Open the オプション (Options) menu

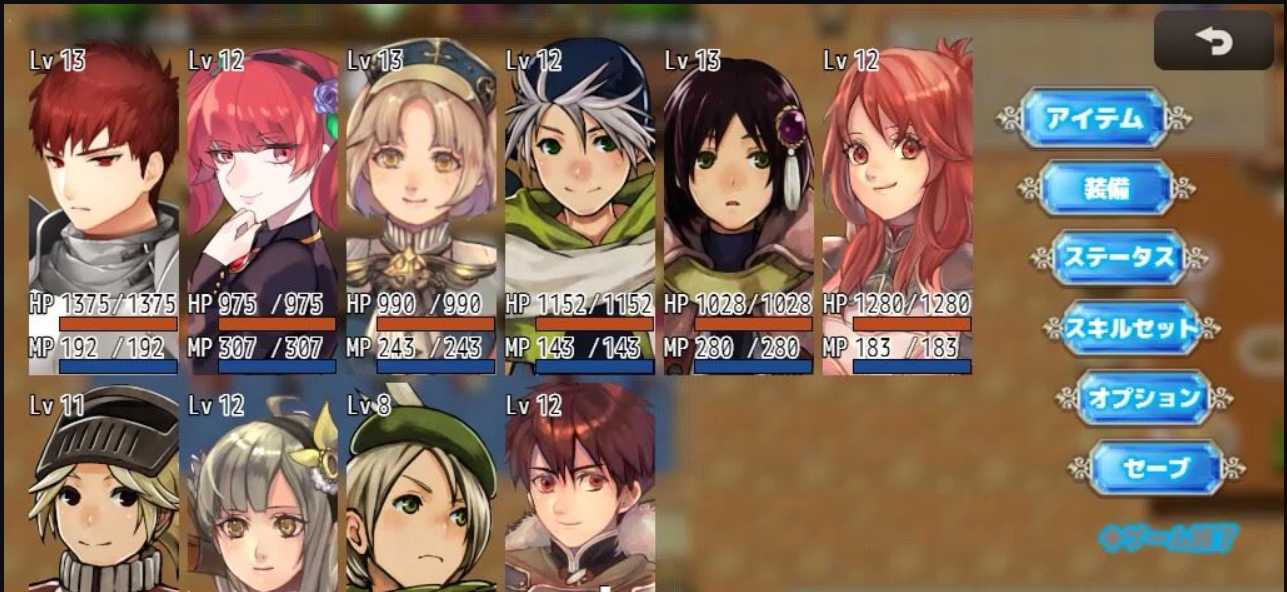pyautogui.click(x=1144, y=397)
